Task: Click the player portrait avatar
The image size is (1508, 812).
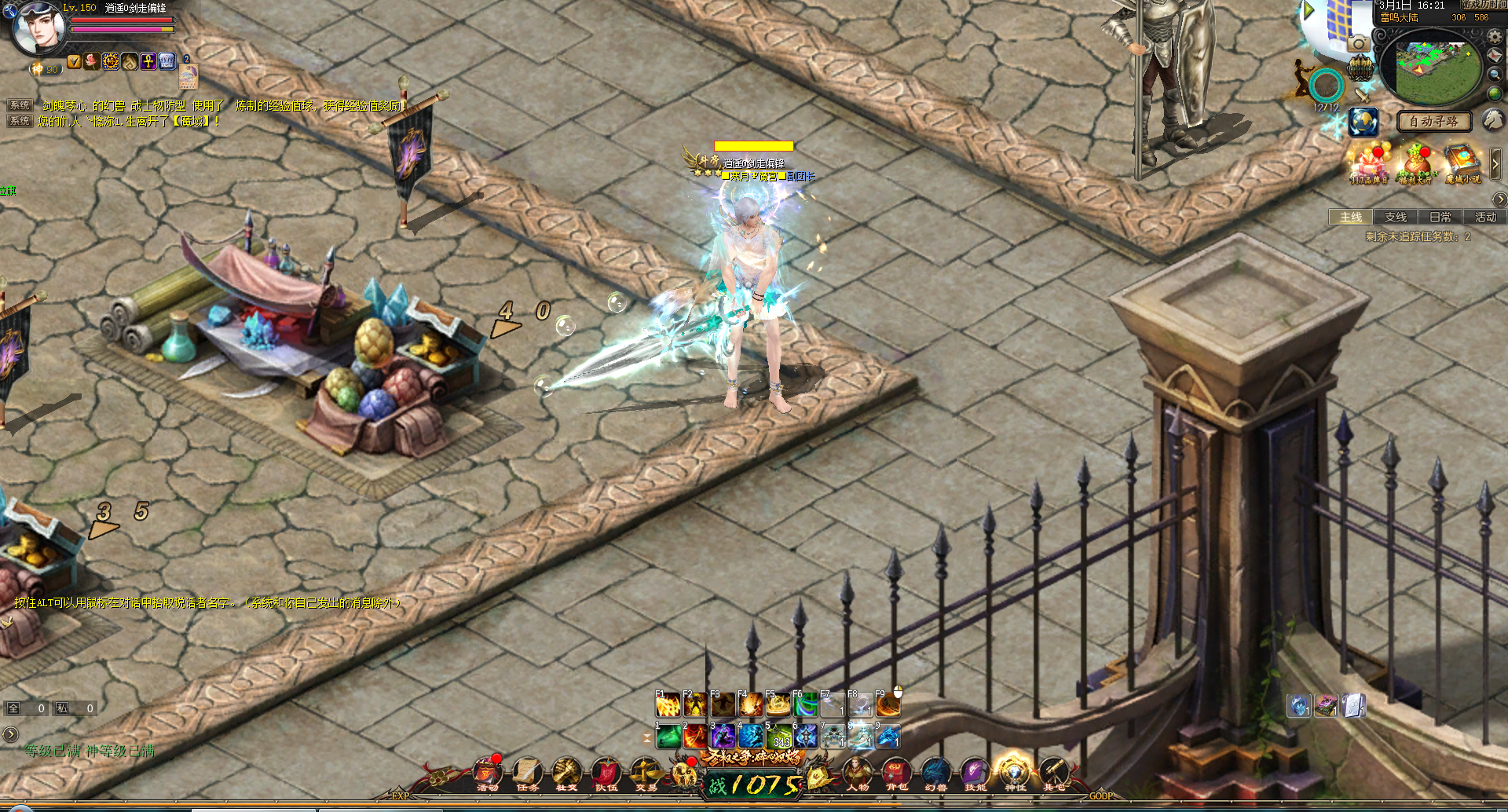Action: [38, 28]
